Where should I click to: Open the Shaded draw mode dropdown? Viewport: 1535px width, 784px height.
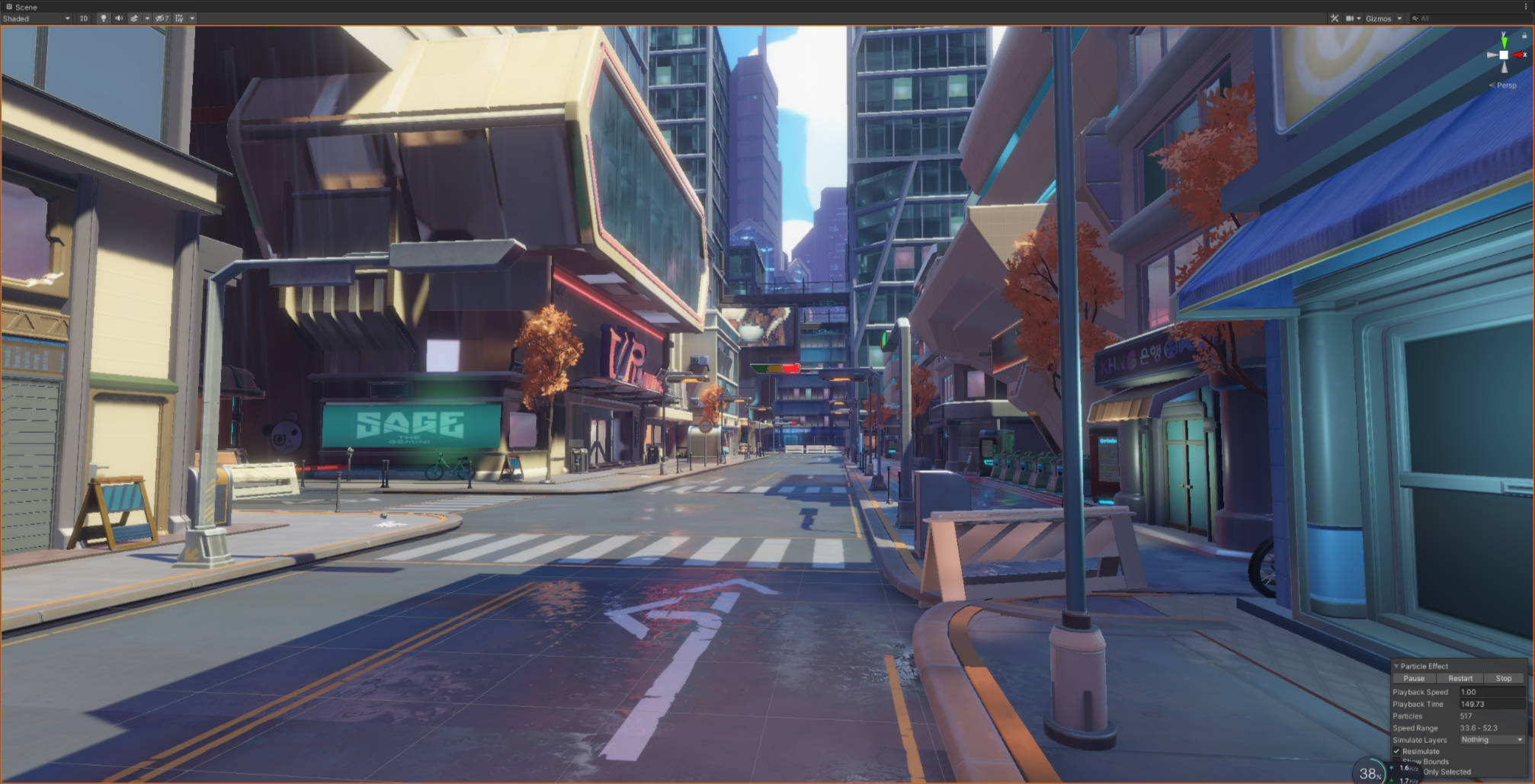pos(36,18)
